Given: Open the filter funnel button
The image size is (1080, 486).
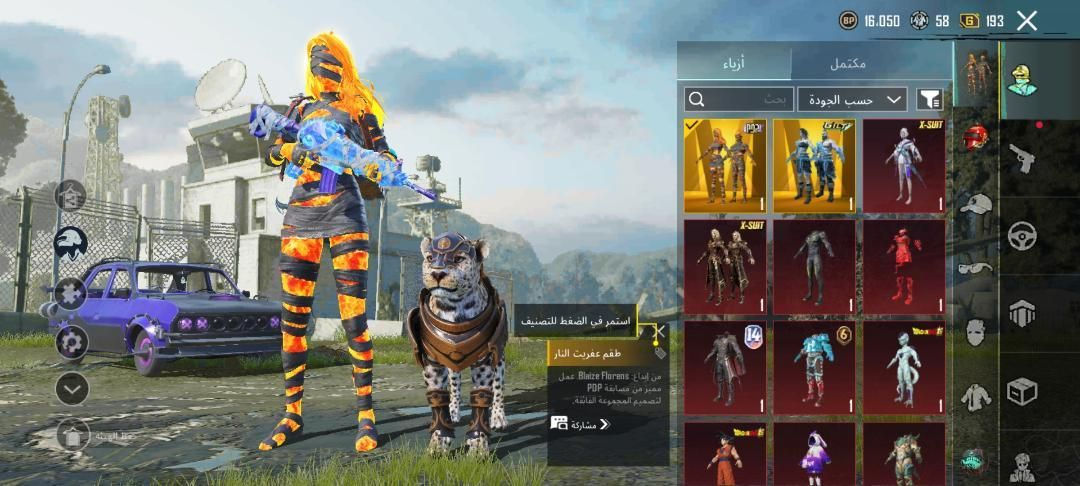Looking at the screenshot, I should coord(929,99).
